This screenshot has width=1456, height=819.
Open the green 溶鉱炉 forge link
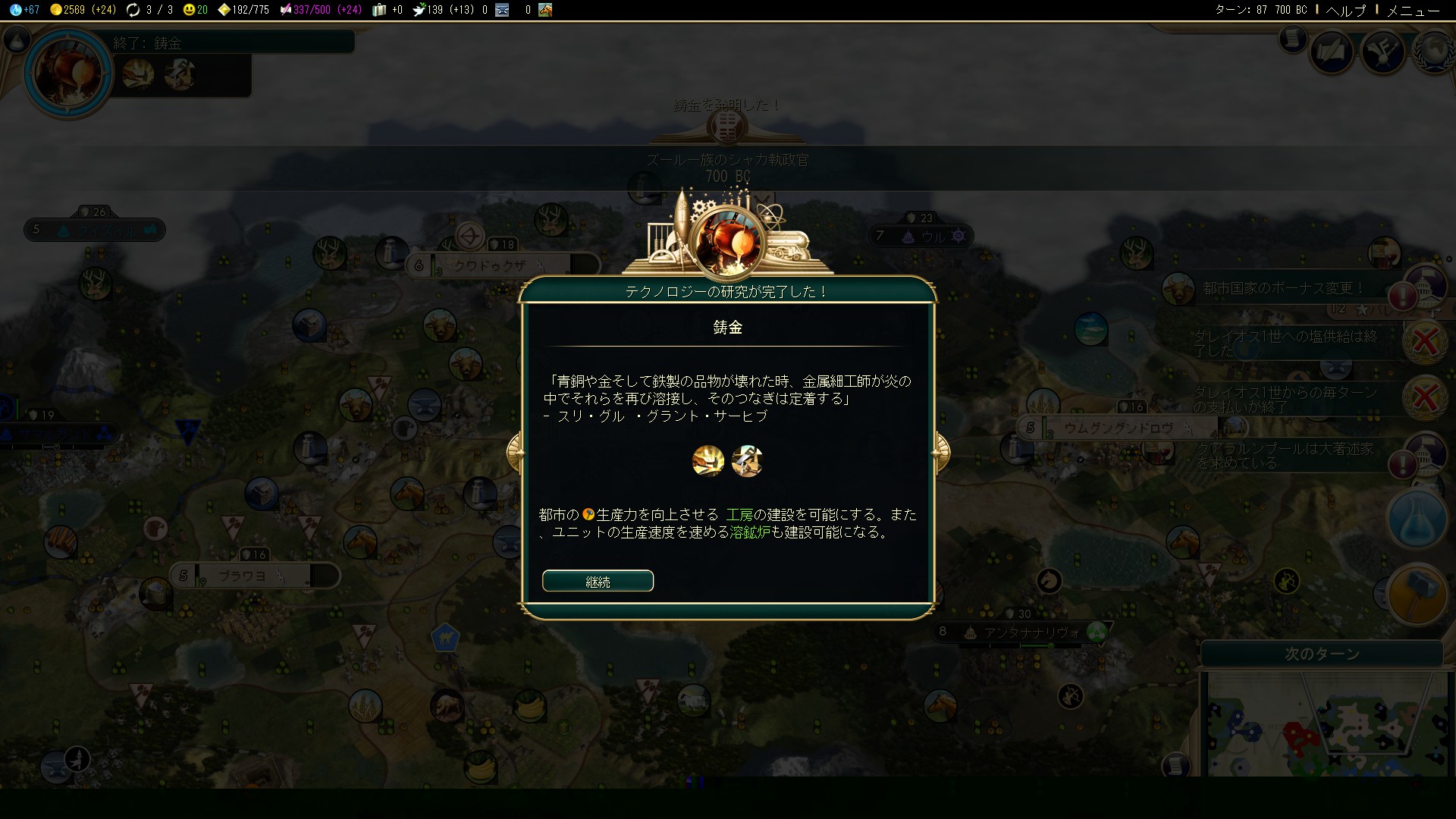tap(749, 532)
